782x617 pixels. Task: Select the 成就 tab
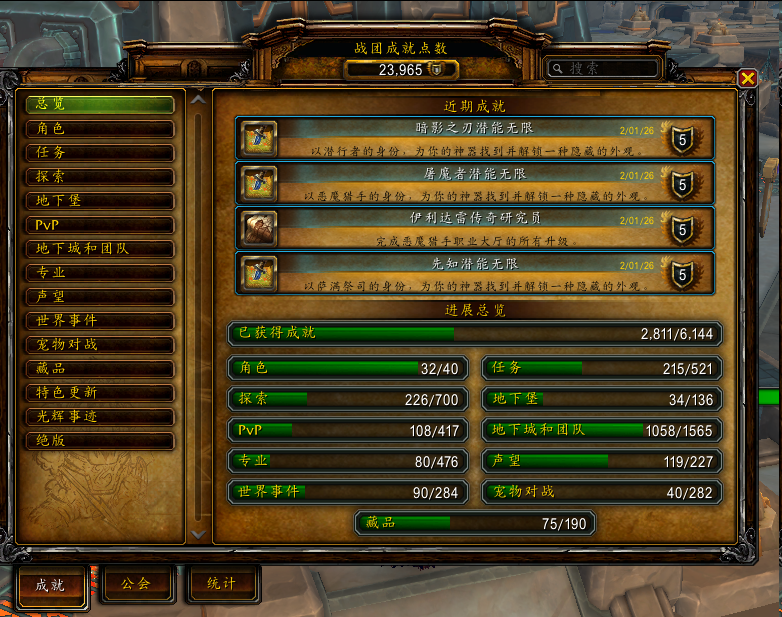[52, 586]
